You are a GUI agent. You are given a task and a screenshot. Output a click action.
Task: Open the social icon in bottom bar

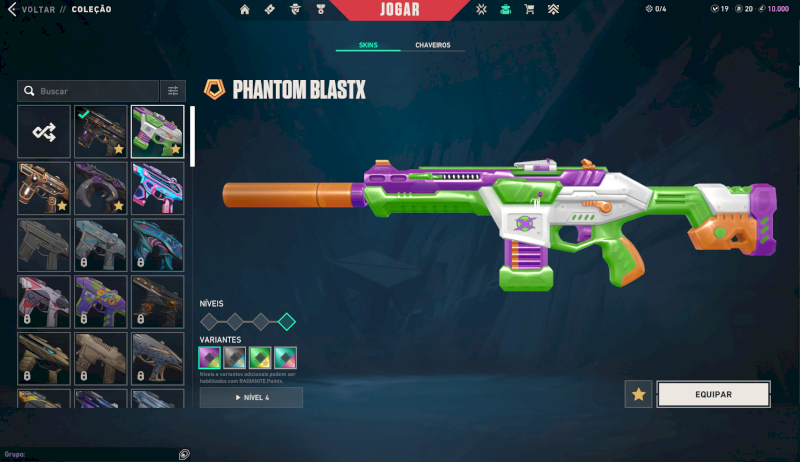pos(184,454)
